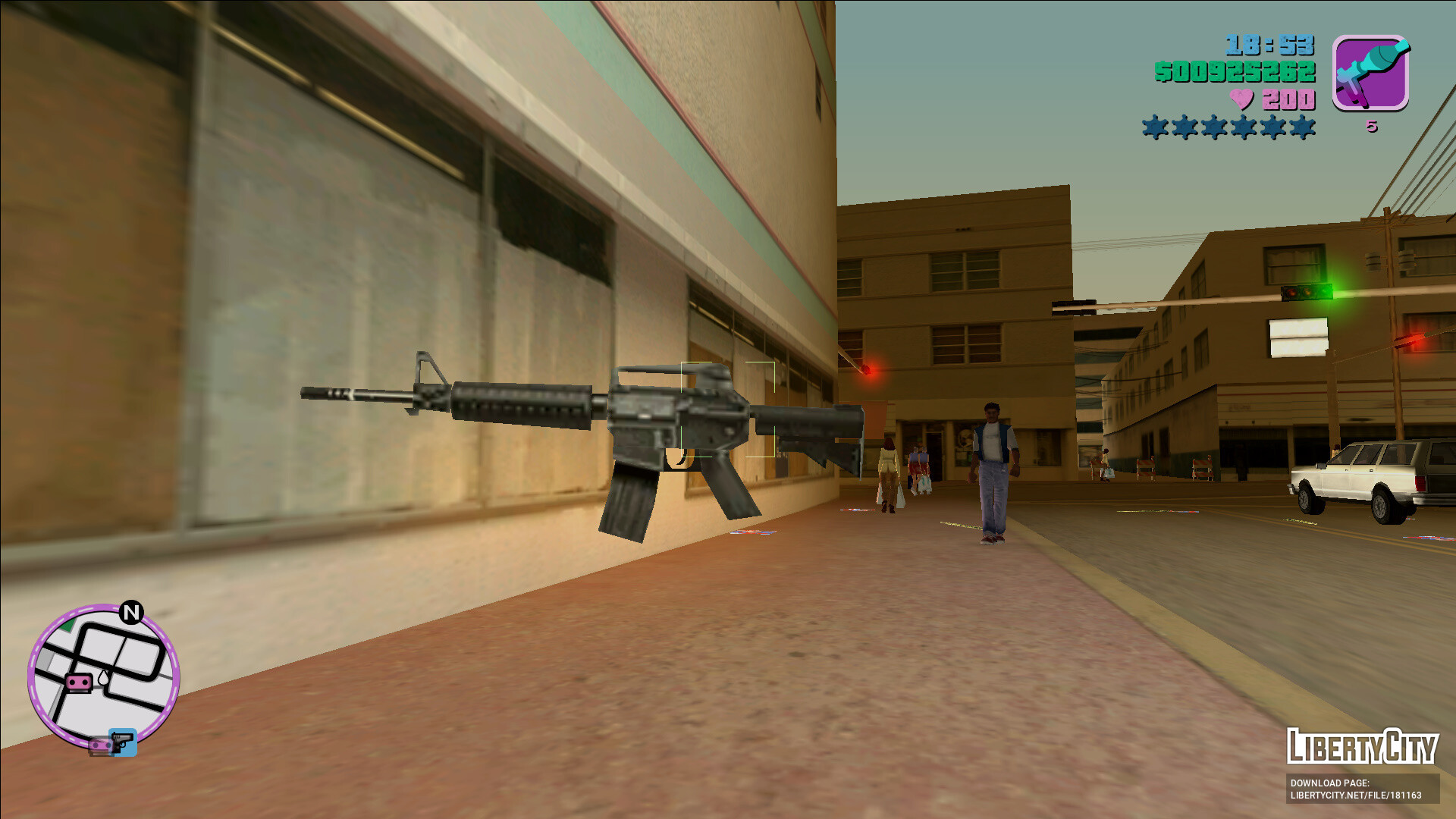This screenshot has height=819, width=1456.
Task: Click the teardrop waypoint marker on the minimap
Action: (103, 677)
